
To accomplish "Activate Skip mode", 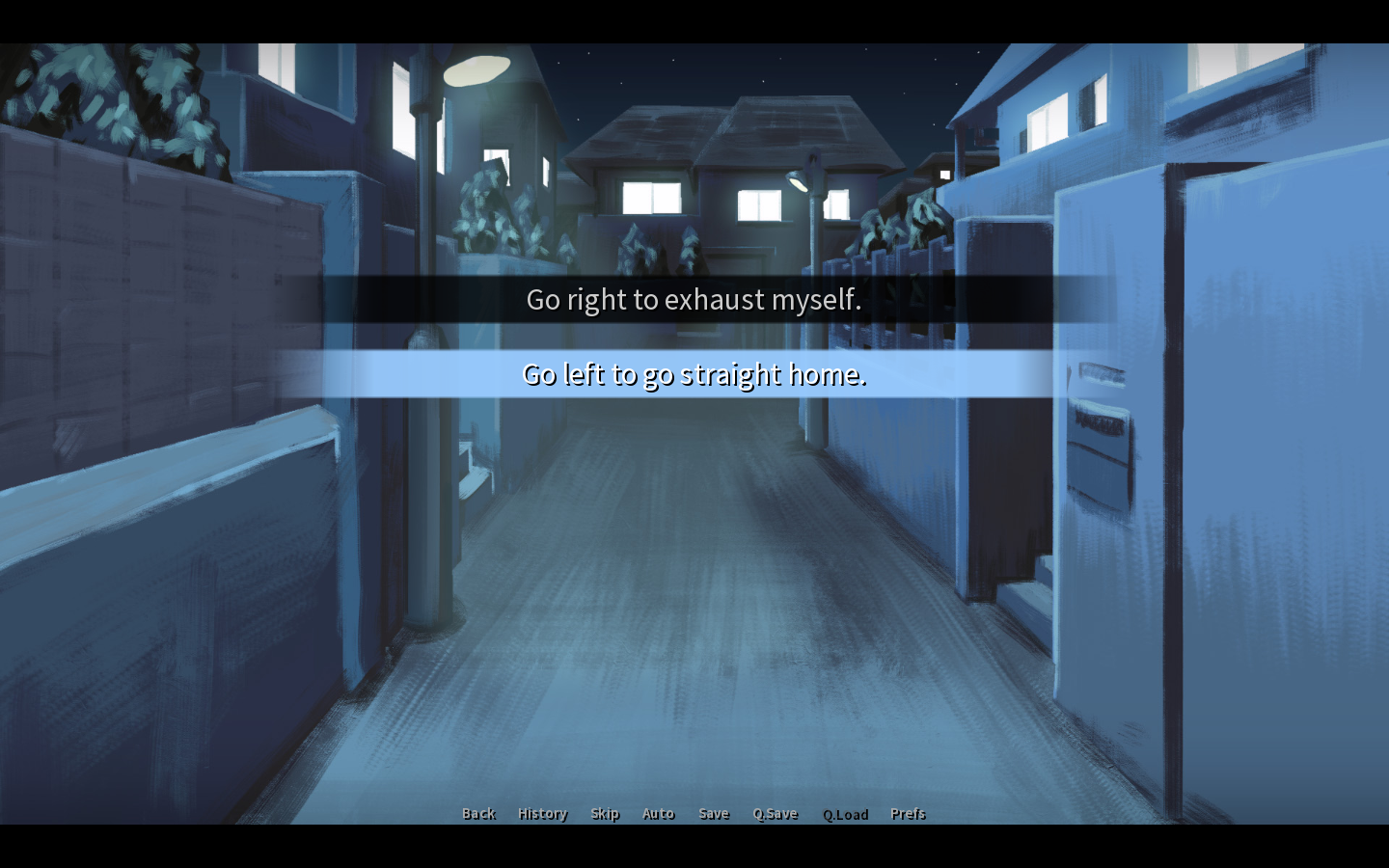I will [605, 814].
